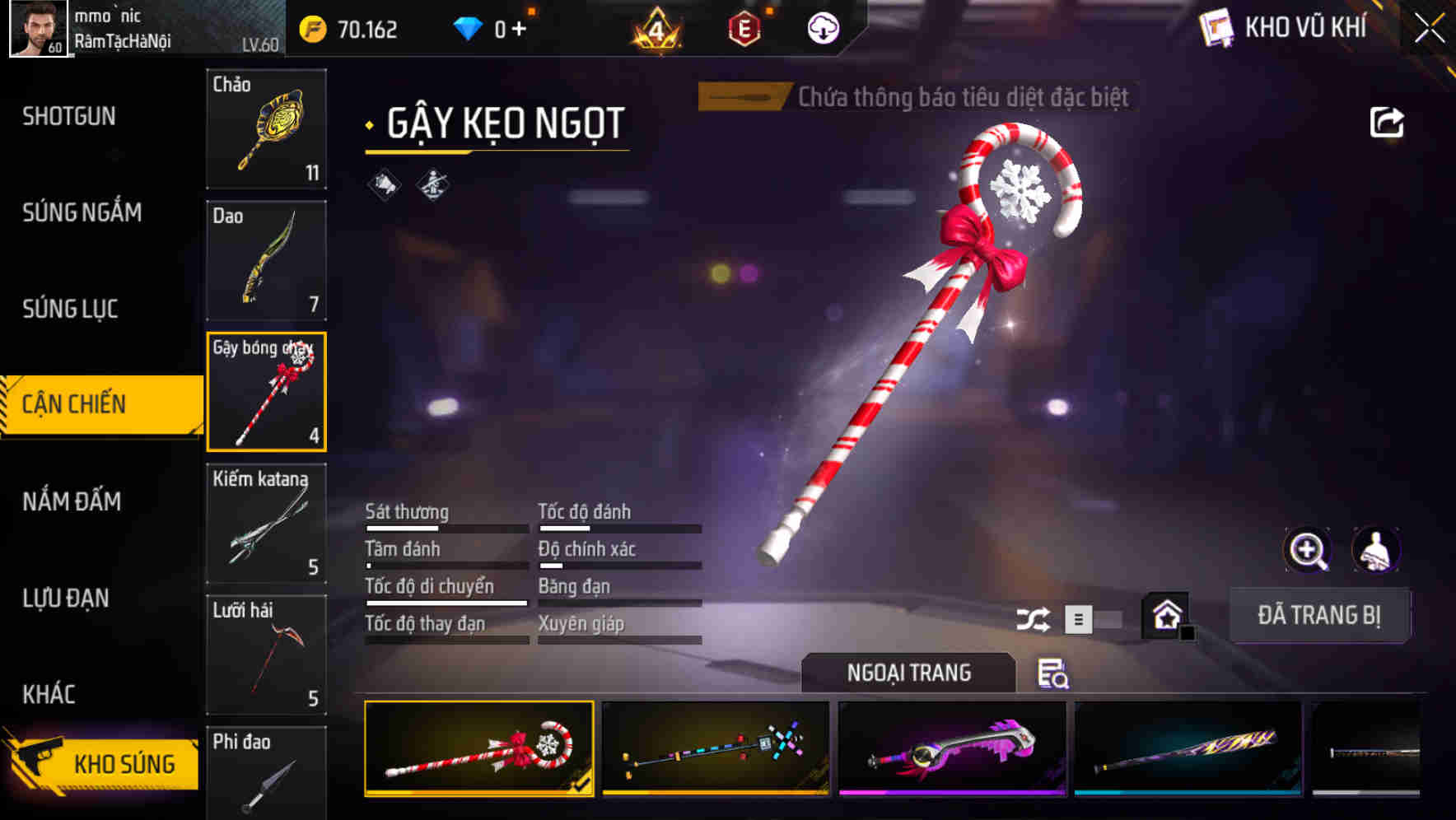Viewport: 1456px width, 820px height.
Task: Show character preview with the silhouette icon
Action: click(x=1377, y=550)
